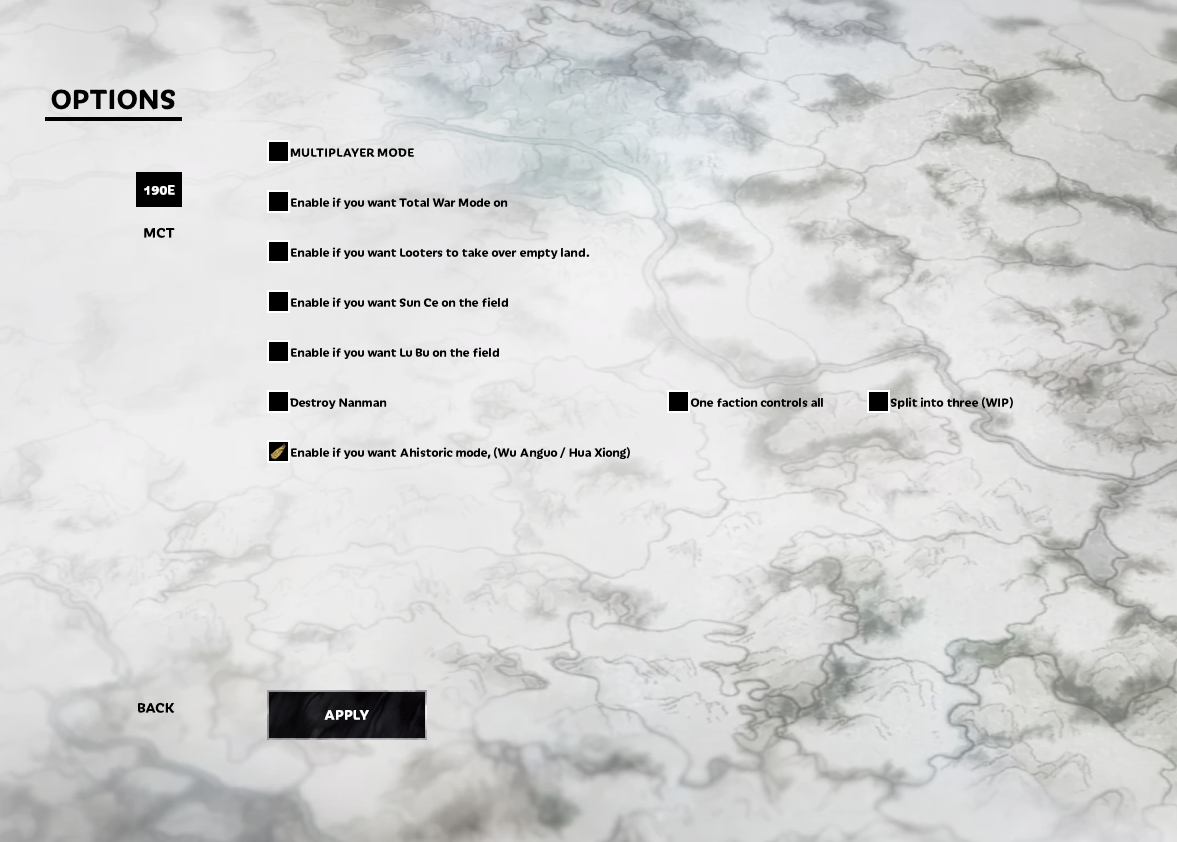Check the Lu Bu on the field box
This screenshot has width=1177, height=842.
278,352
